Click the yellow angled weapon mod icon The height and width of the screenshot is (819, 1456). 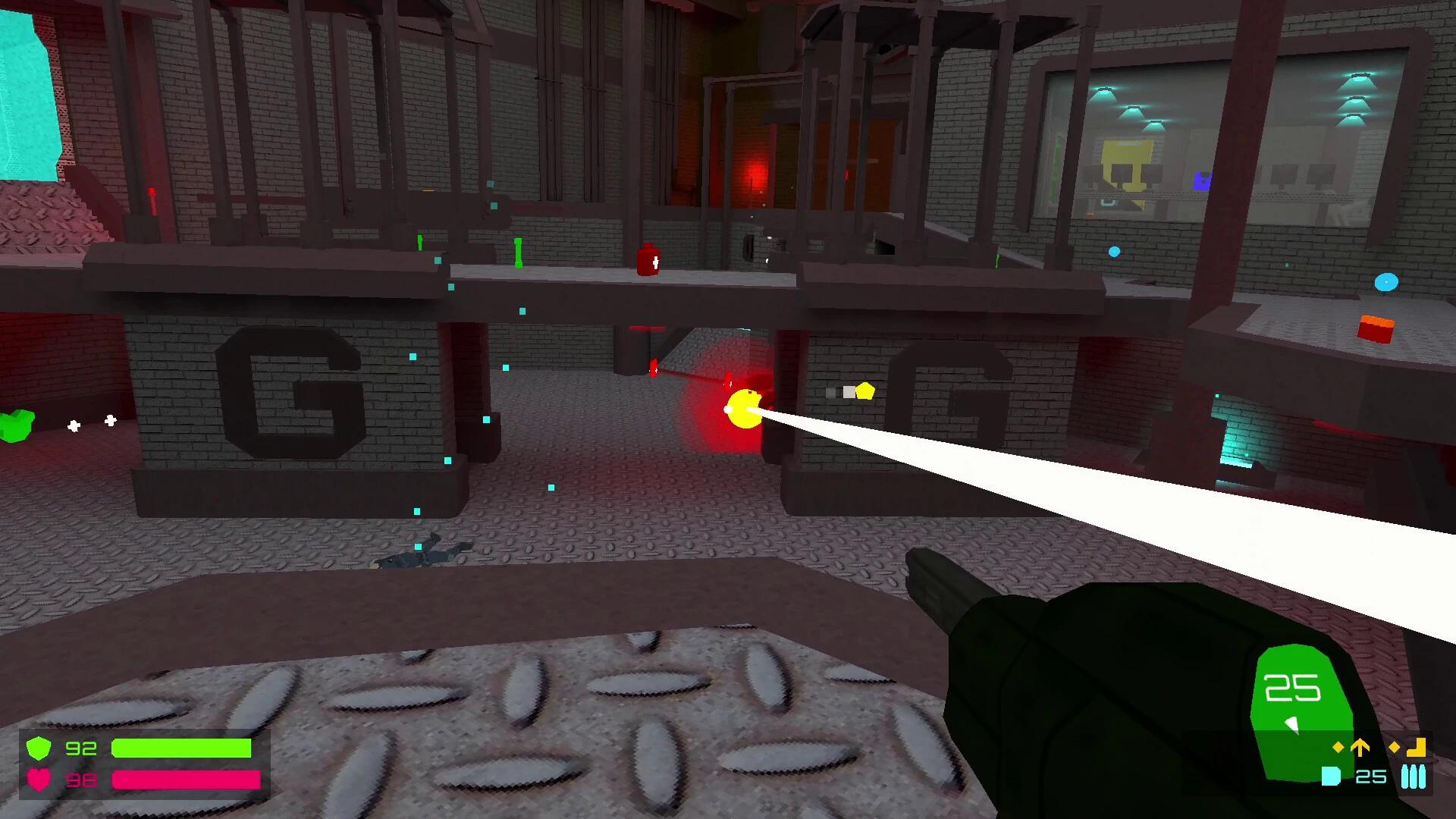[x=1415, y=747]
